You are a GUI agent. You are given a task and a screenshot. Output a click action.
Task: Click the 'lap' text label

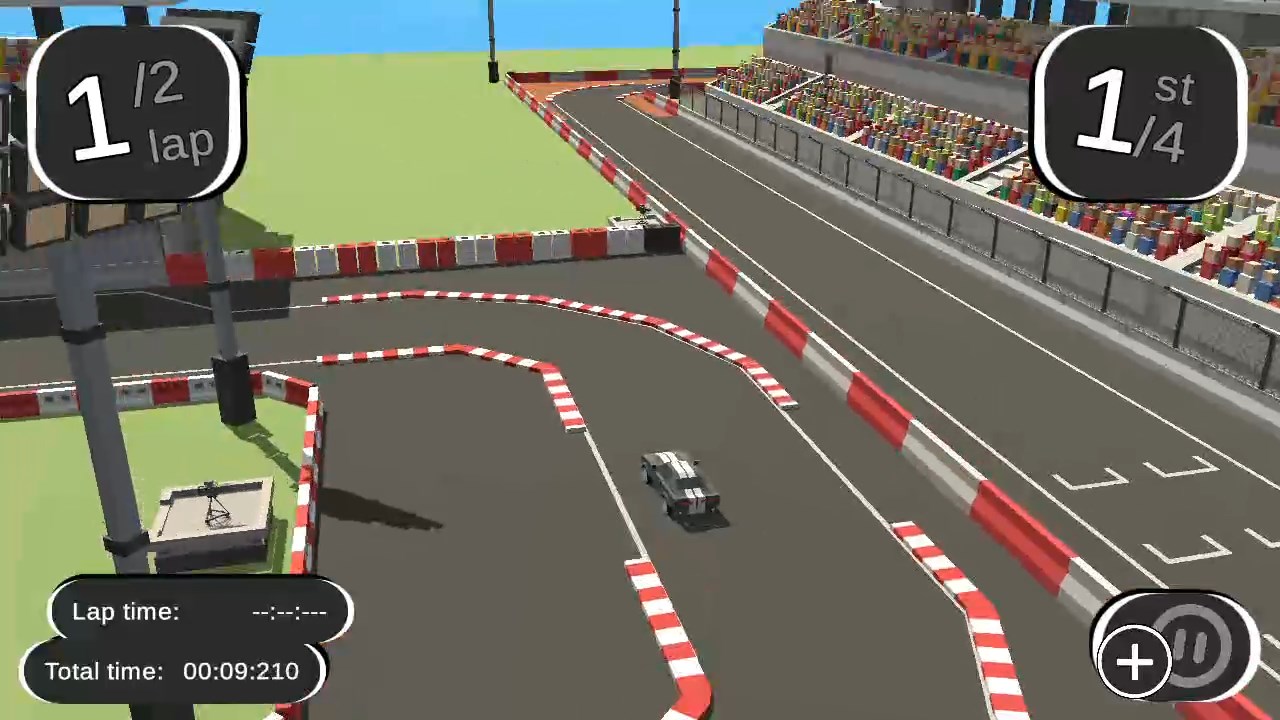(180, 143)
